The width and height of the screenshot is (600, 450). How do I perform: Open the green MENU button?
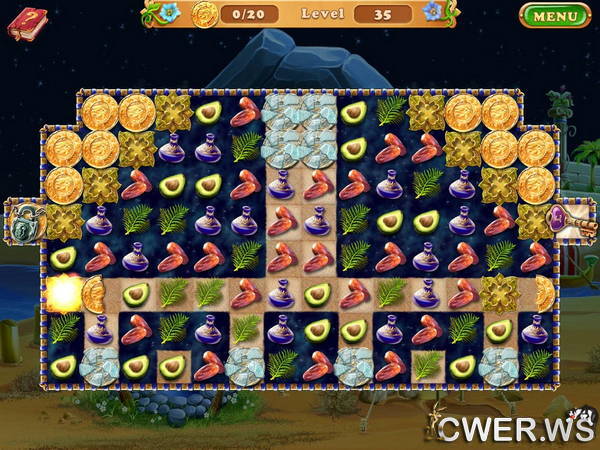coord(555,15)
